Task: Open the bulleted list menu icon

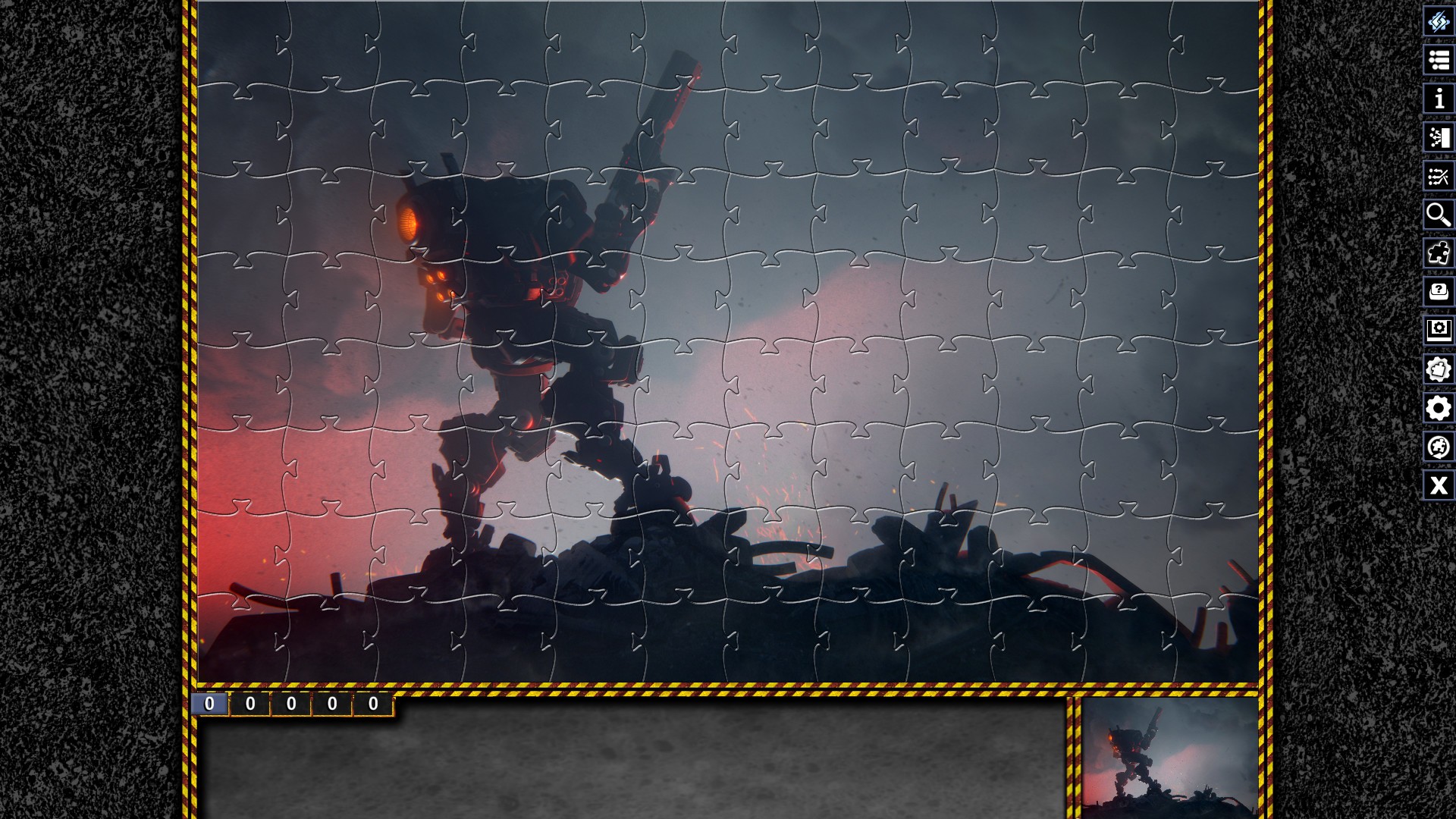Action: click(x=1439, y=61)
